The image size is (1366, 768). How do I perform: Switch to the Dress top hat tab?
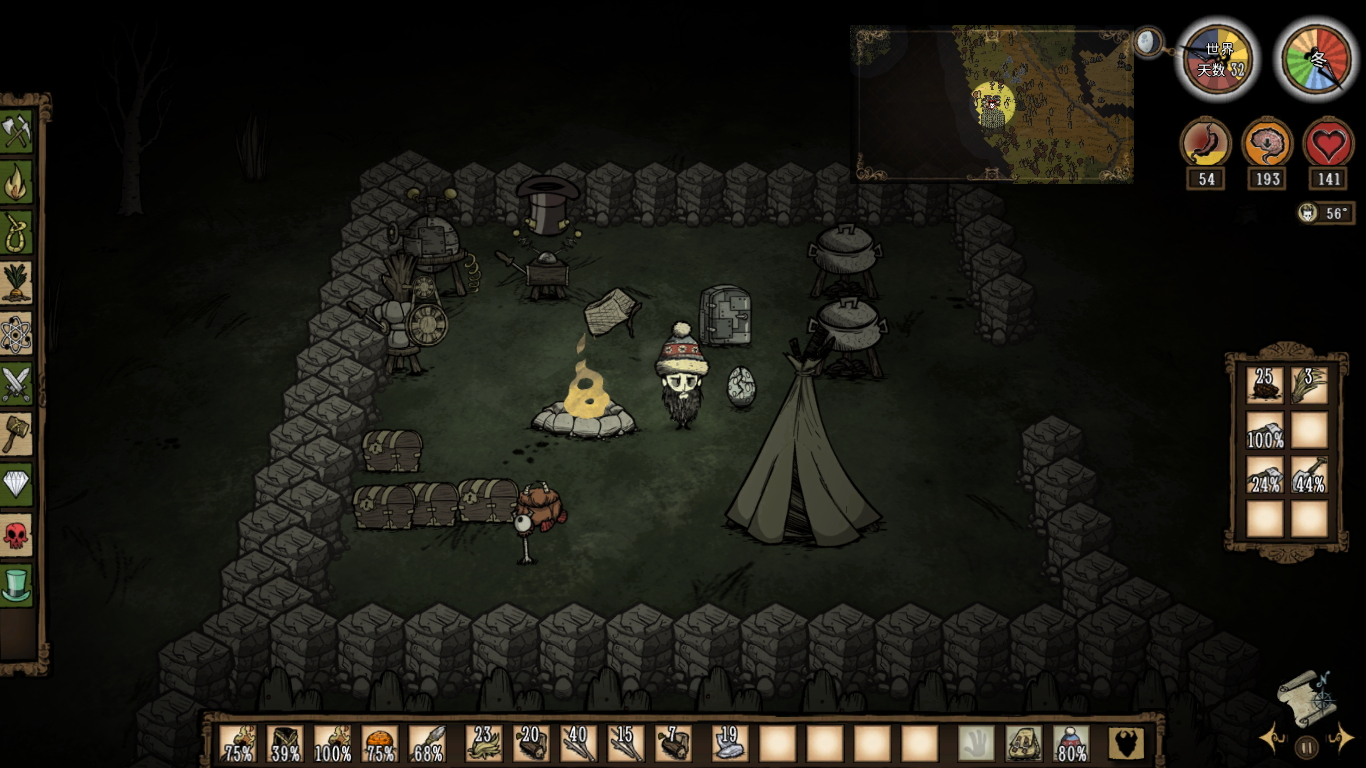pos(17,585)
